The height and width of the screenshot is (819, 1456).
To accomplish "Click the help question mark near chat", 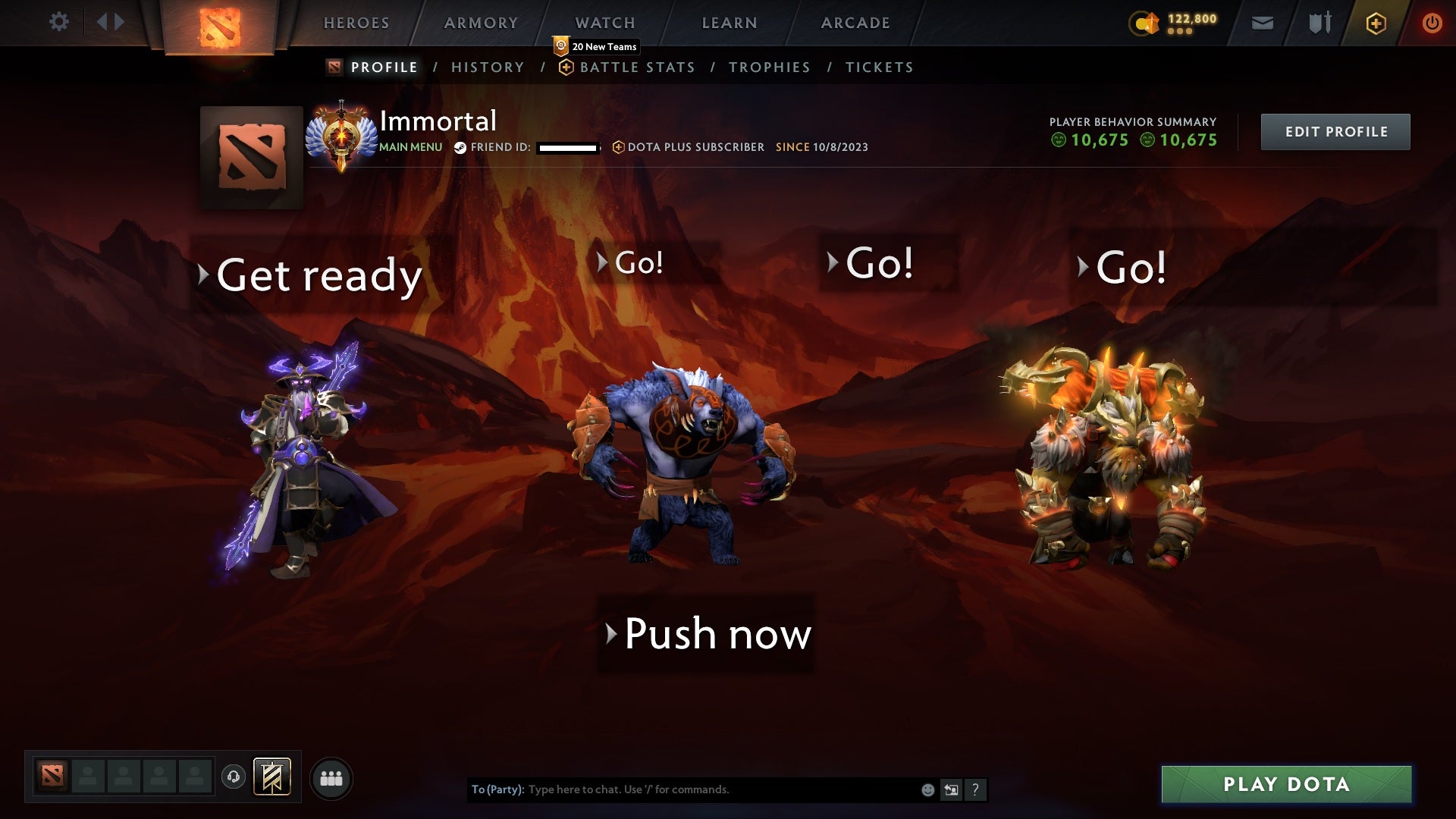I will [x=975, y=789].
